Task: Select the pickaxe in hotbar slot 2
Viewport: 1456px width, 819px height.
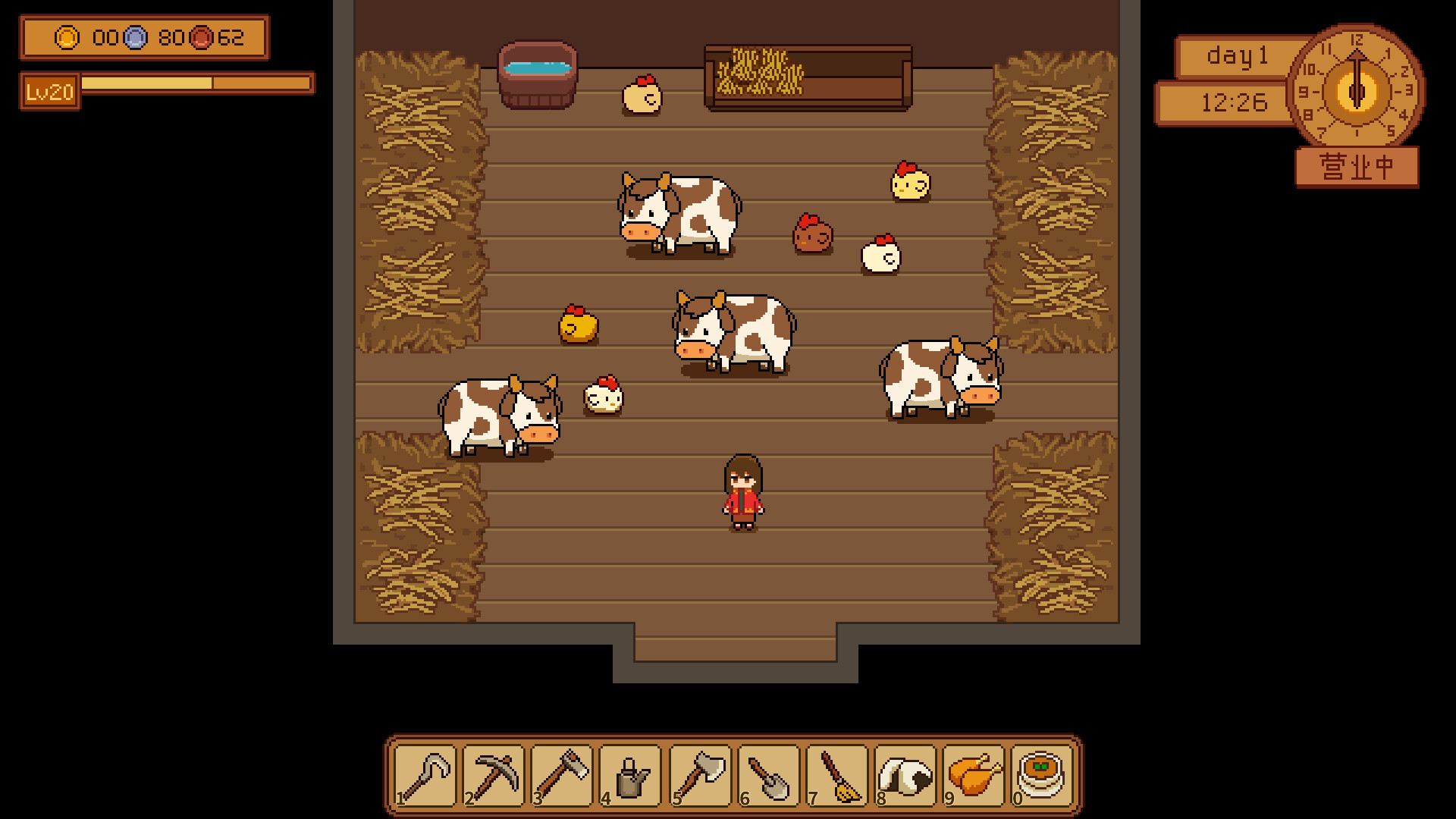Action: click(494, 777)
